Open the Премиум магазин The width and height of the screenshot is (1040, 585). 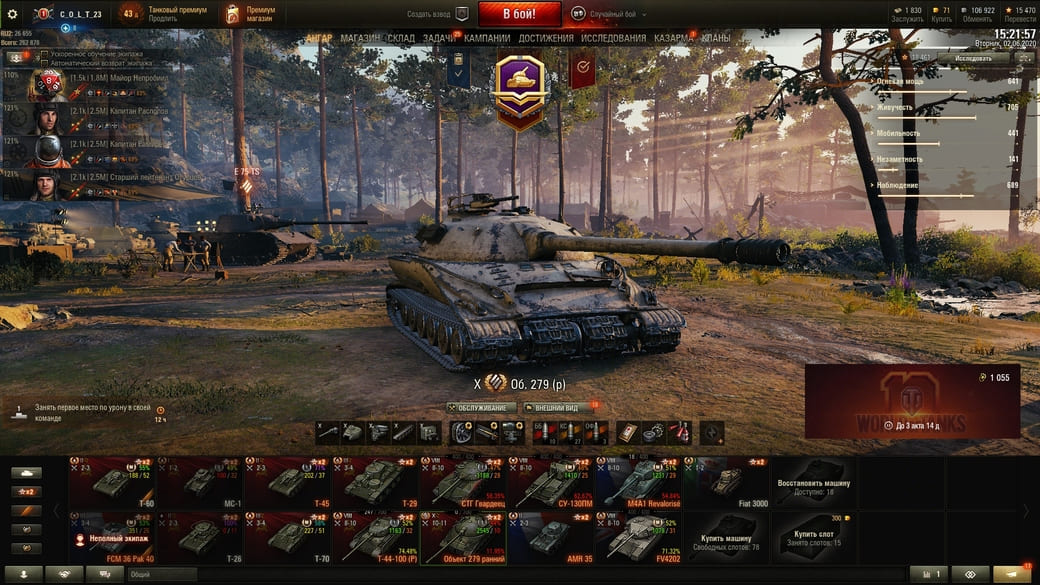250,14
